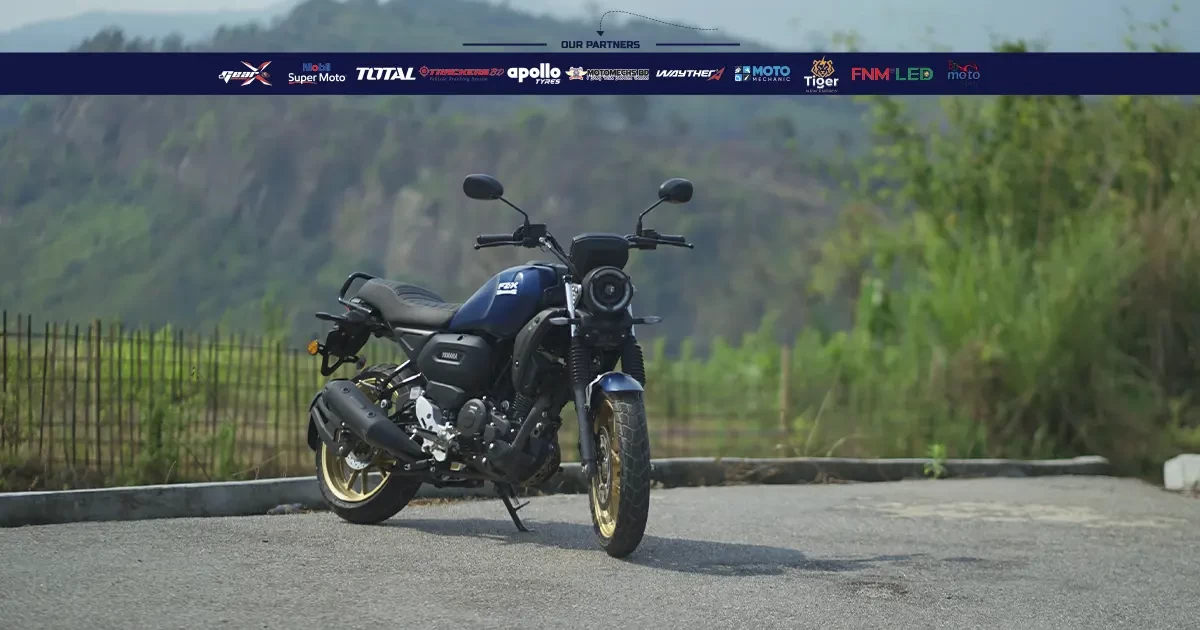Open the Tiger partner logo
The width and height of the screenshot is (1200, 630).
click(x=821, y=74)
